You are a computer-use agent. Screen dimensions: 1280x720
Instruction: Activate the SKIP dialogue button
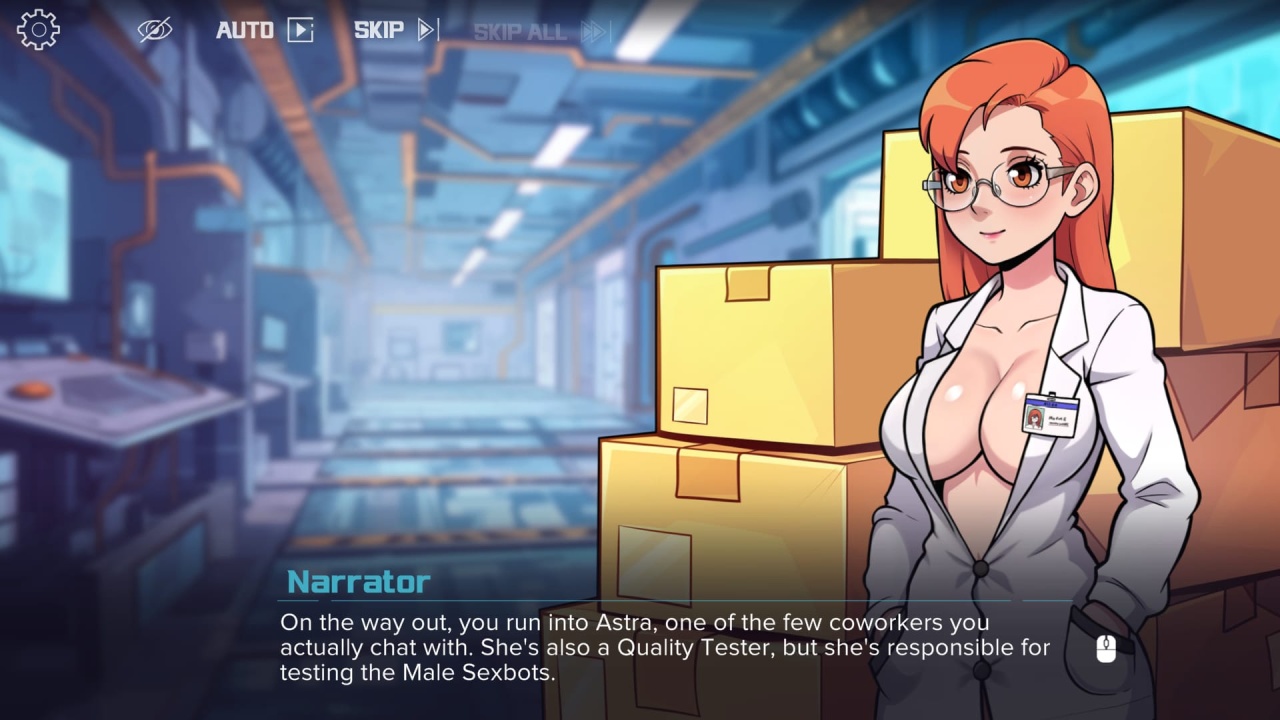pos(396,30)
